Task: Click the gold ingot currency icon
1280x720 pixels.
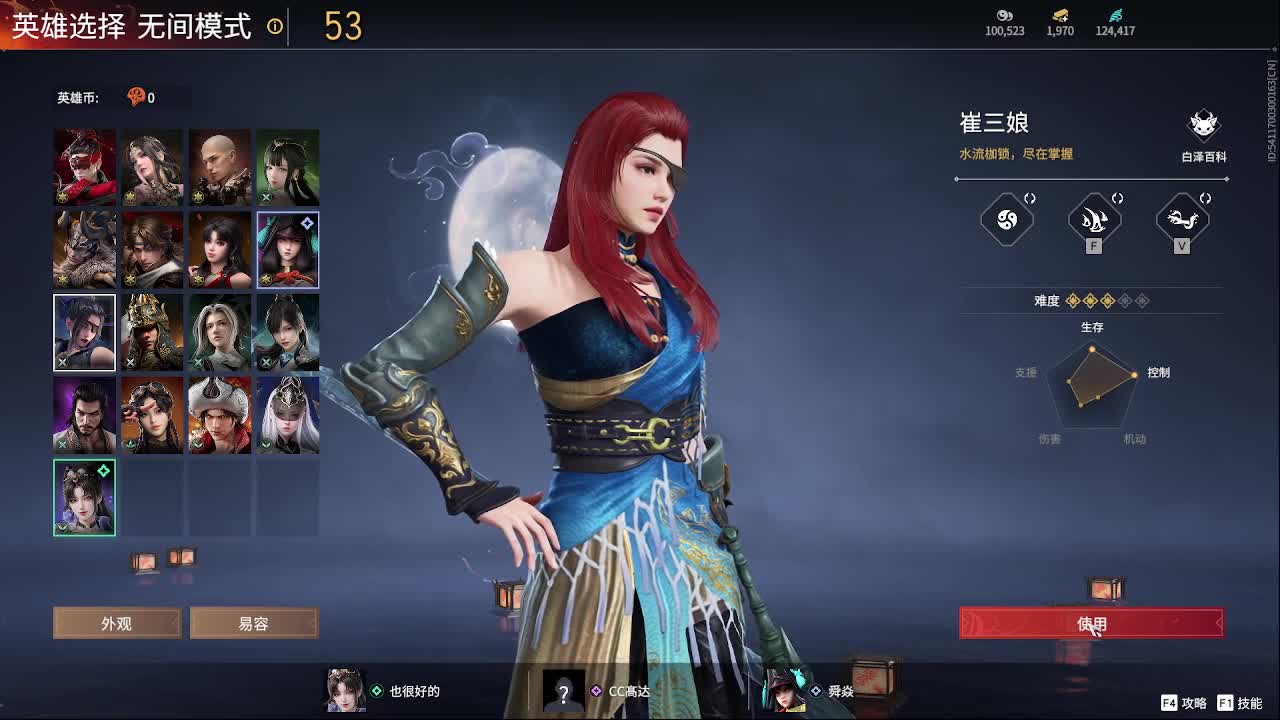Action: [1058, 16]
